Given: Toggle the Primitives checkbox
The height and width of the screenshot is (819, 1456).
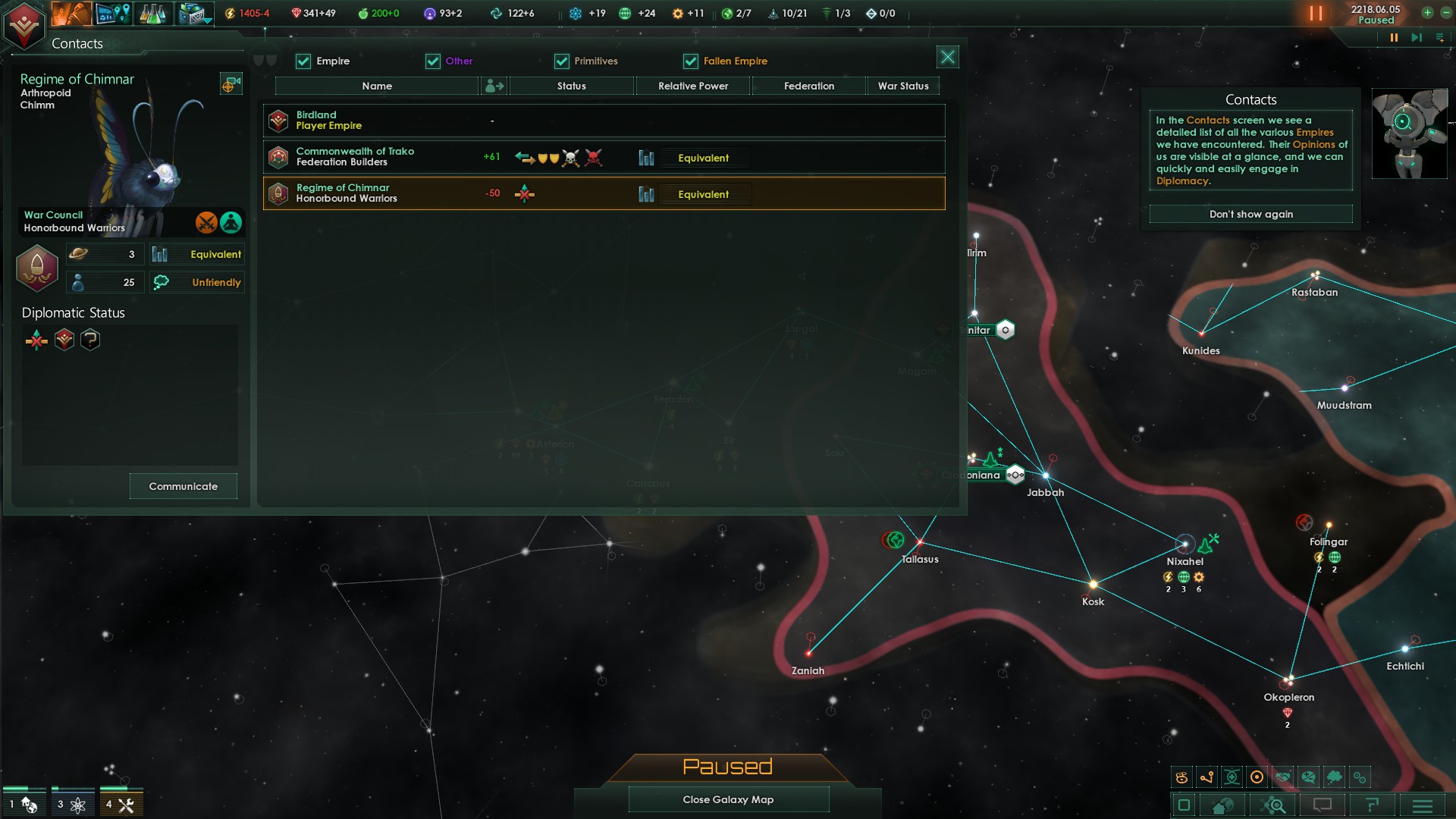Looking at the screenshot, I should click(x=562, y=61).
